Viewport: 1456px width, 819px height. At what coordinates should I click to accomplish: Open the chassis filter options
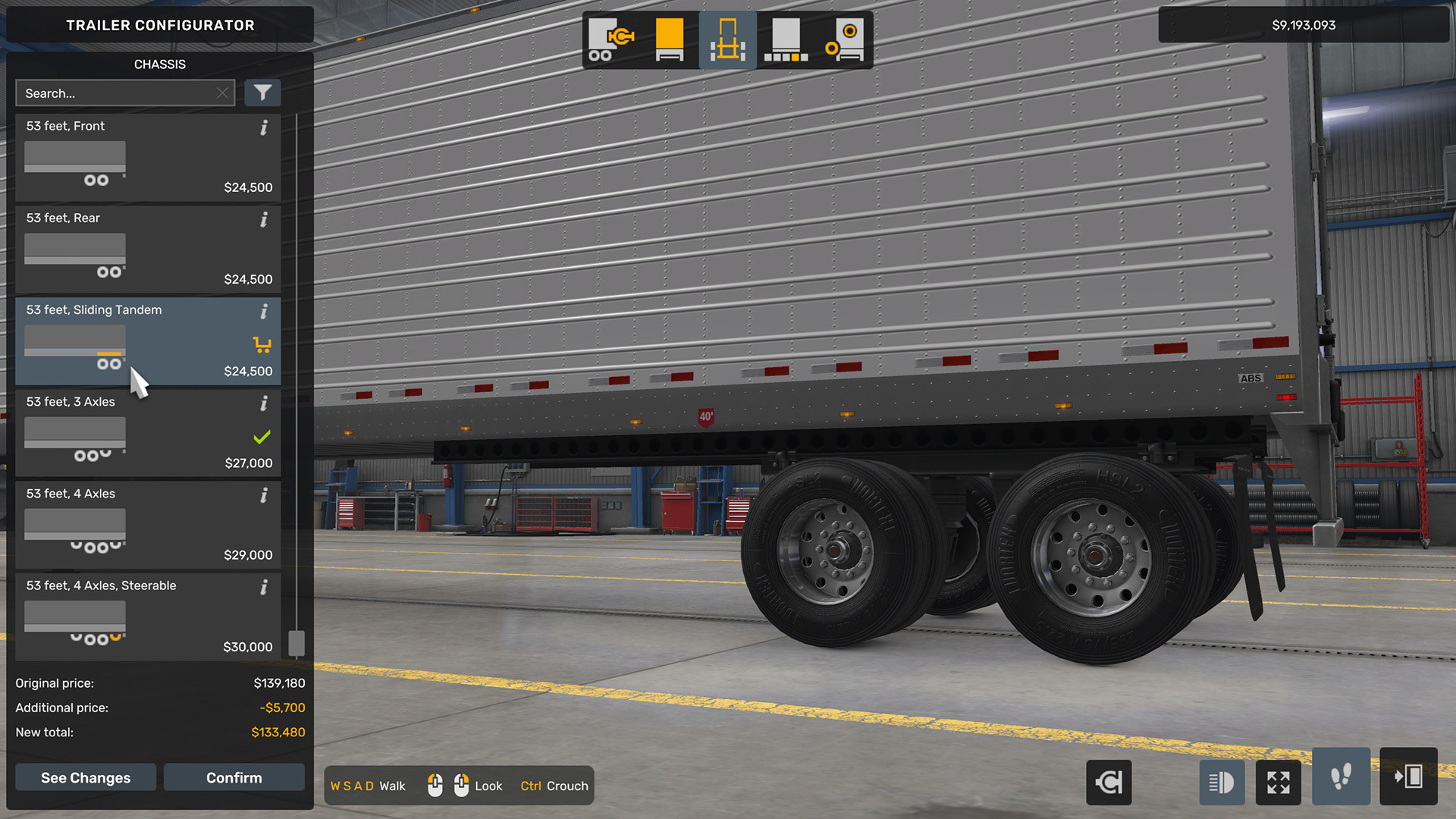262,93
